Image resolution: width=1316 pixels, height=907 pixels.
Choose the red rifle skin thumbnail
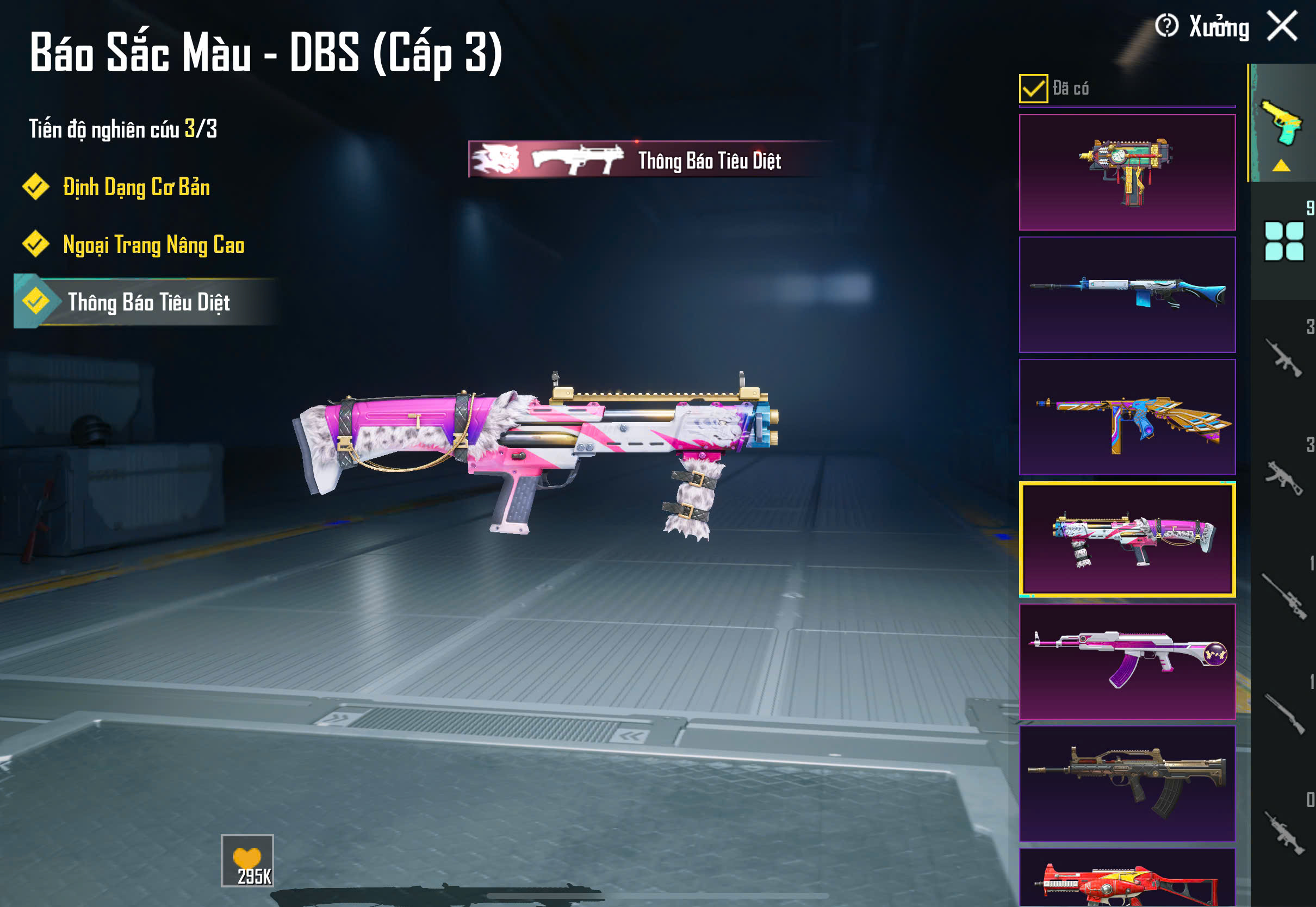(x=1127, y=879)
